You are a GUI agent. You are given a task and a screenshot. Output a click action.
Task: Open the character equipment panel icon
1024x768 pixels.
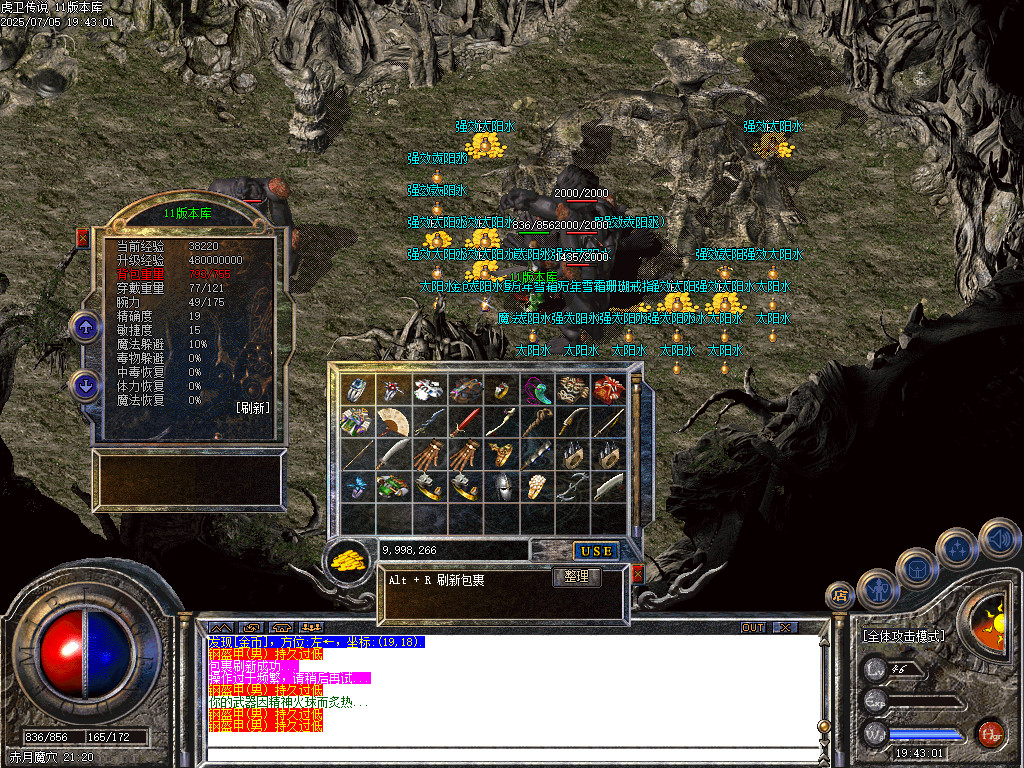(877, 590)
